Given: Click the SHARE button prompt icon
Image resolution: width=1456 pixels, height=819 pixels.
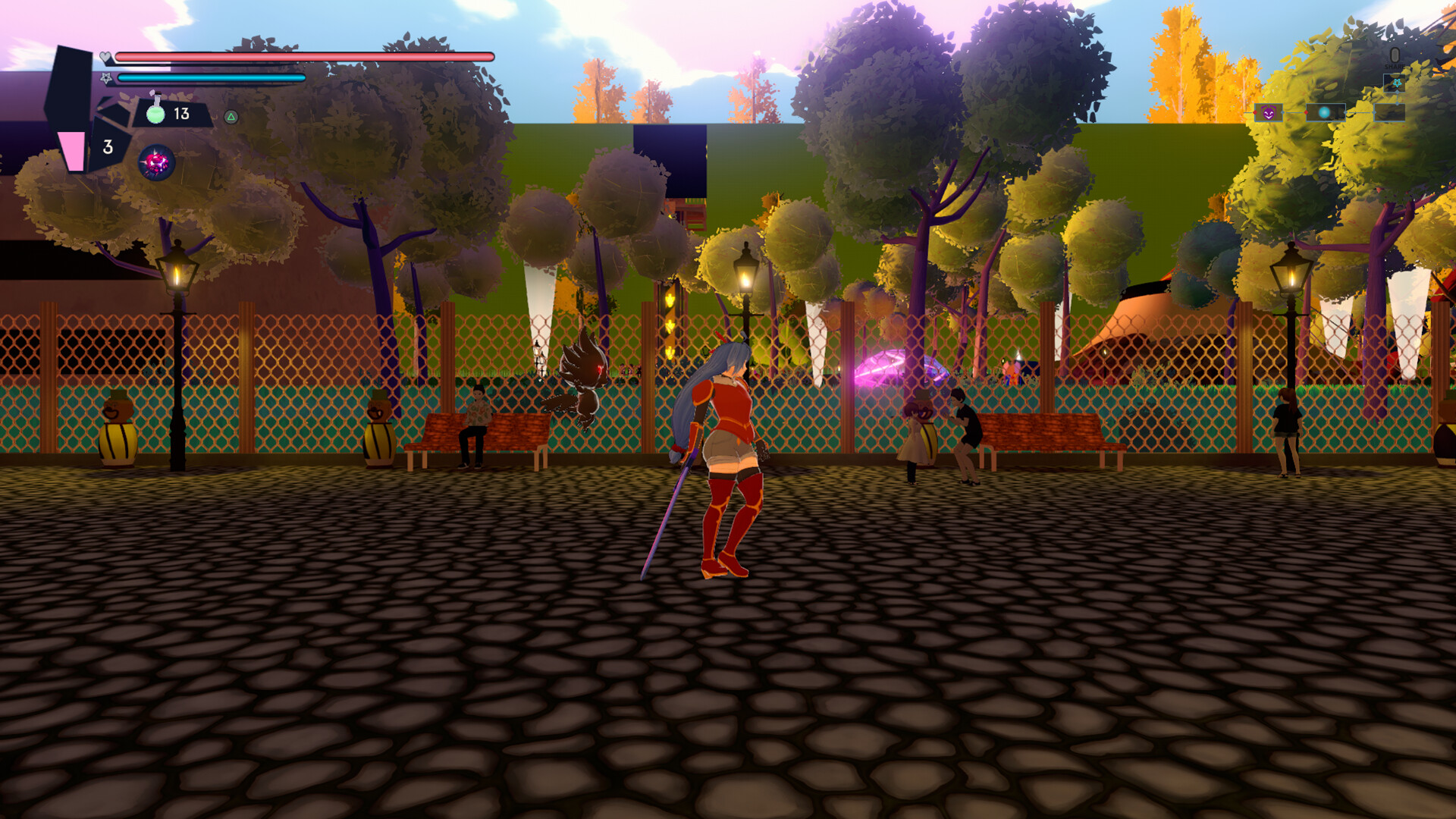Looking at the screenshot, I should coord(1395,55).
